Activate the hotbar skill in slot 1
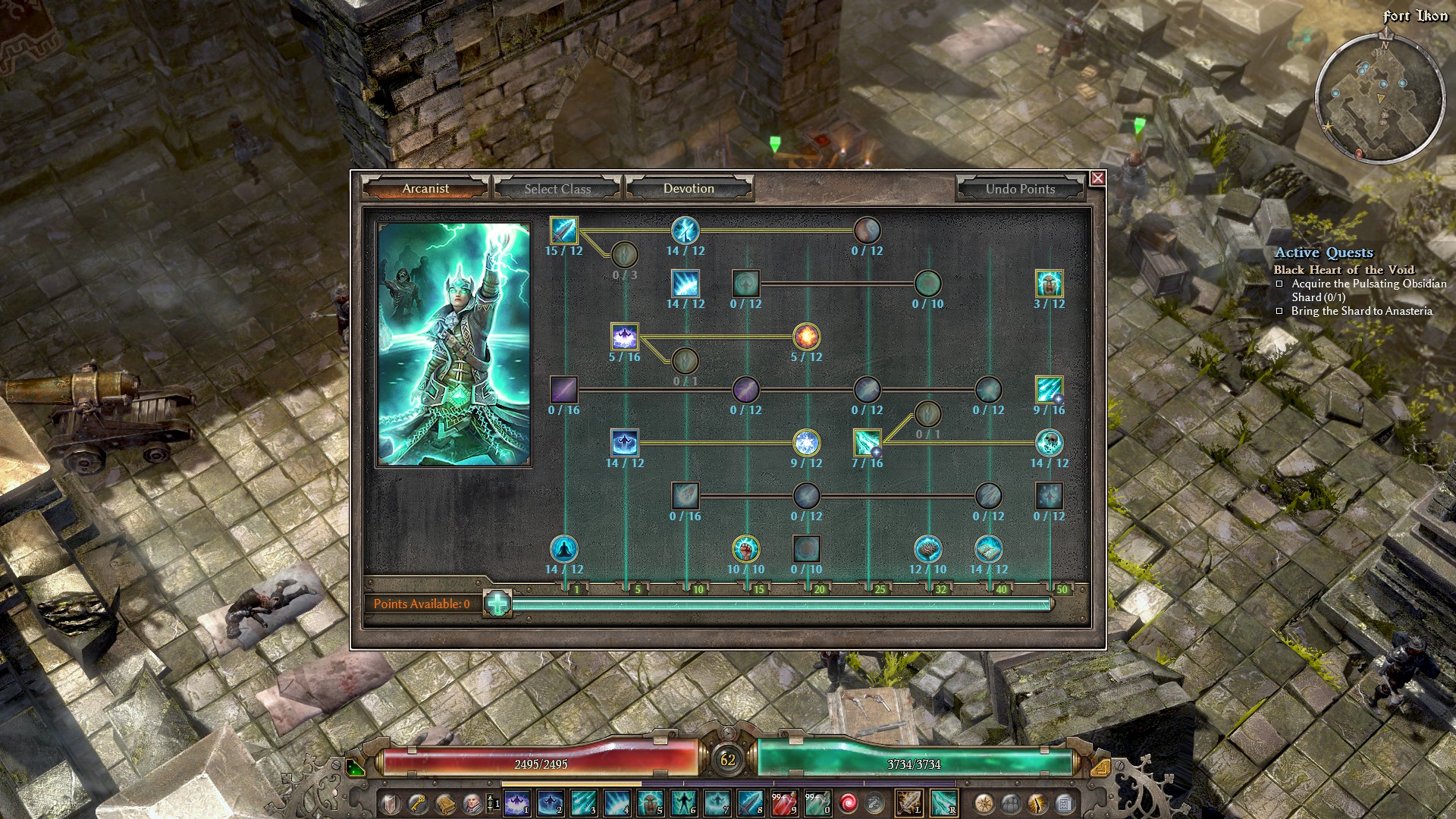The image size is (1456, 819). (517, 802)
